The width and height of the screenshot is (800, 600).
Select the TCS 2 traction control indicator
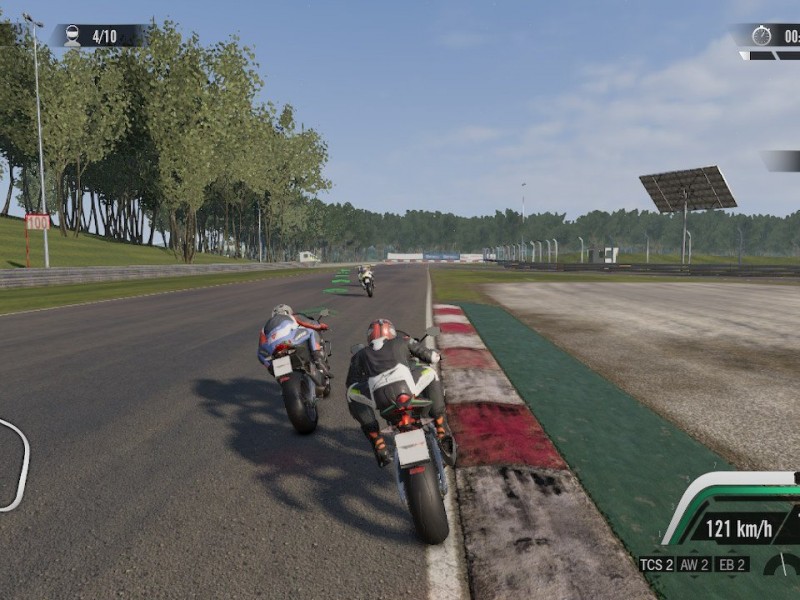656,565
